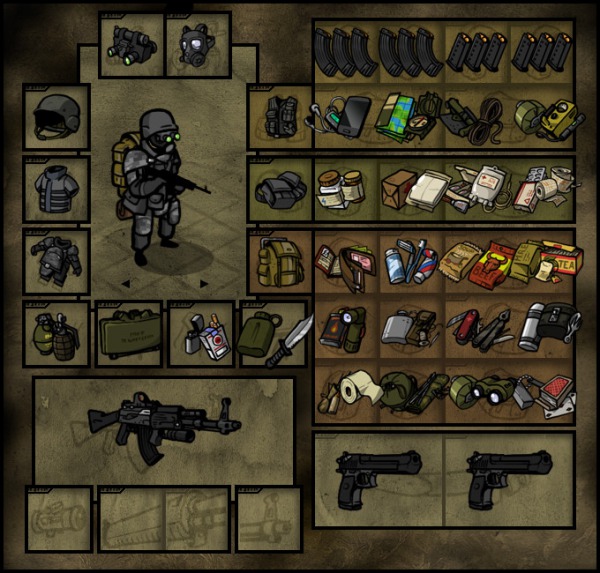Select the green ammo box slot
This screenshot has width=600, height=573.
[x=129, y=334]
